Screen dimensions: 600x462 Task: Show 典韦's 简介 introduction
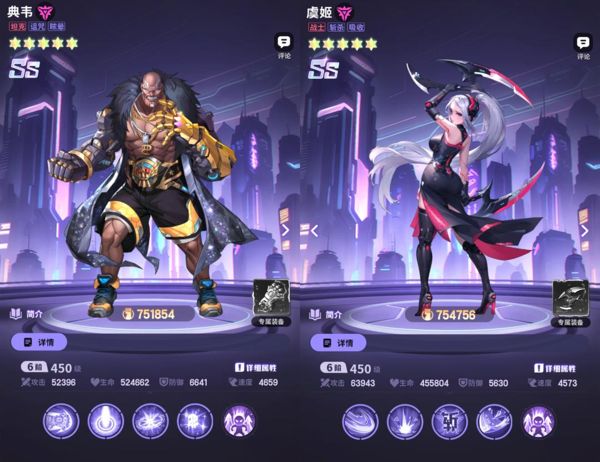tap(27, 313)
